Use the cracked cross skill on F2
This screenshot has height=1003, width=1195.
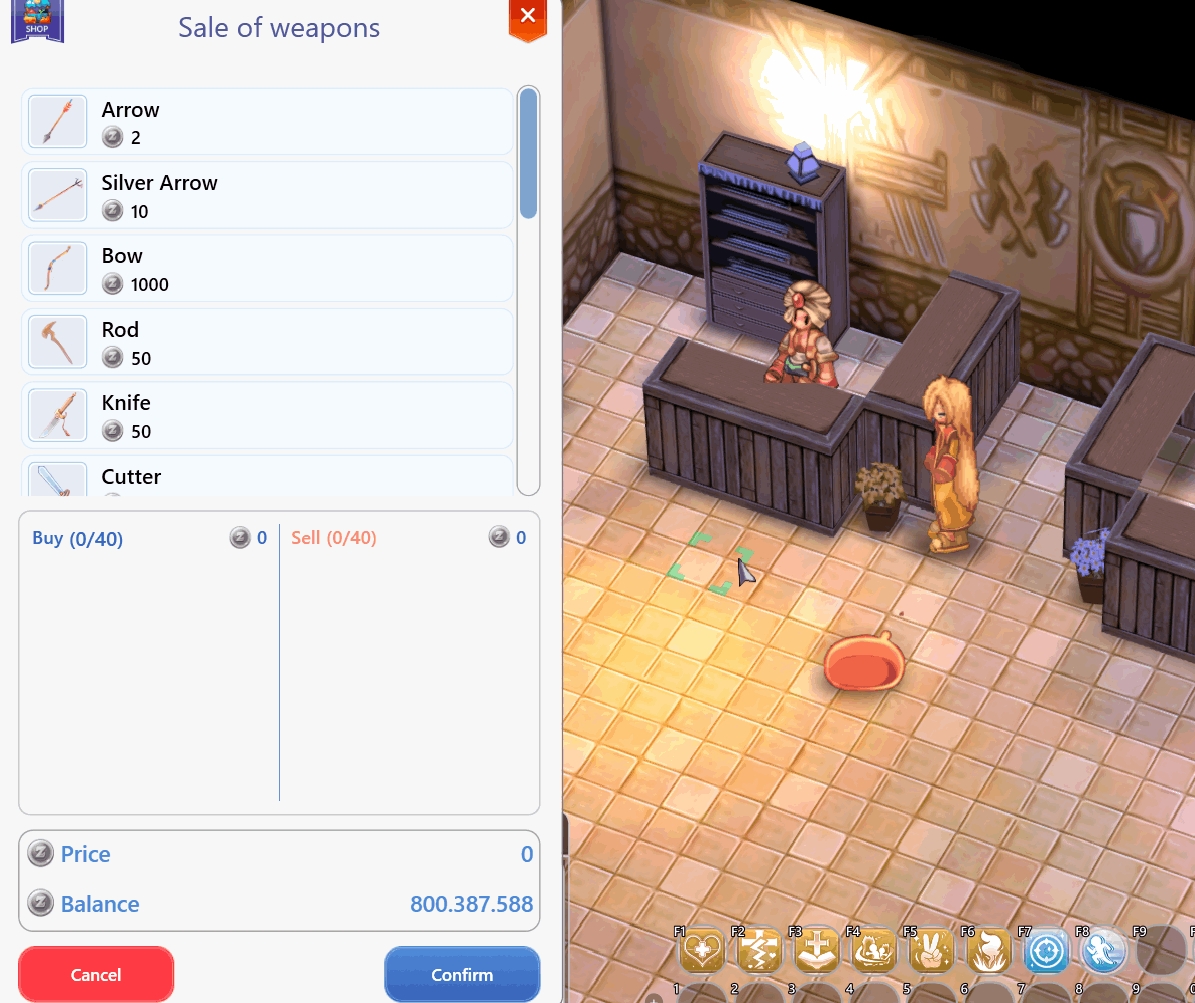pyautogui.click(x=759, y=951)
